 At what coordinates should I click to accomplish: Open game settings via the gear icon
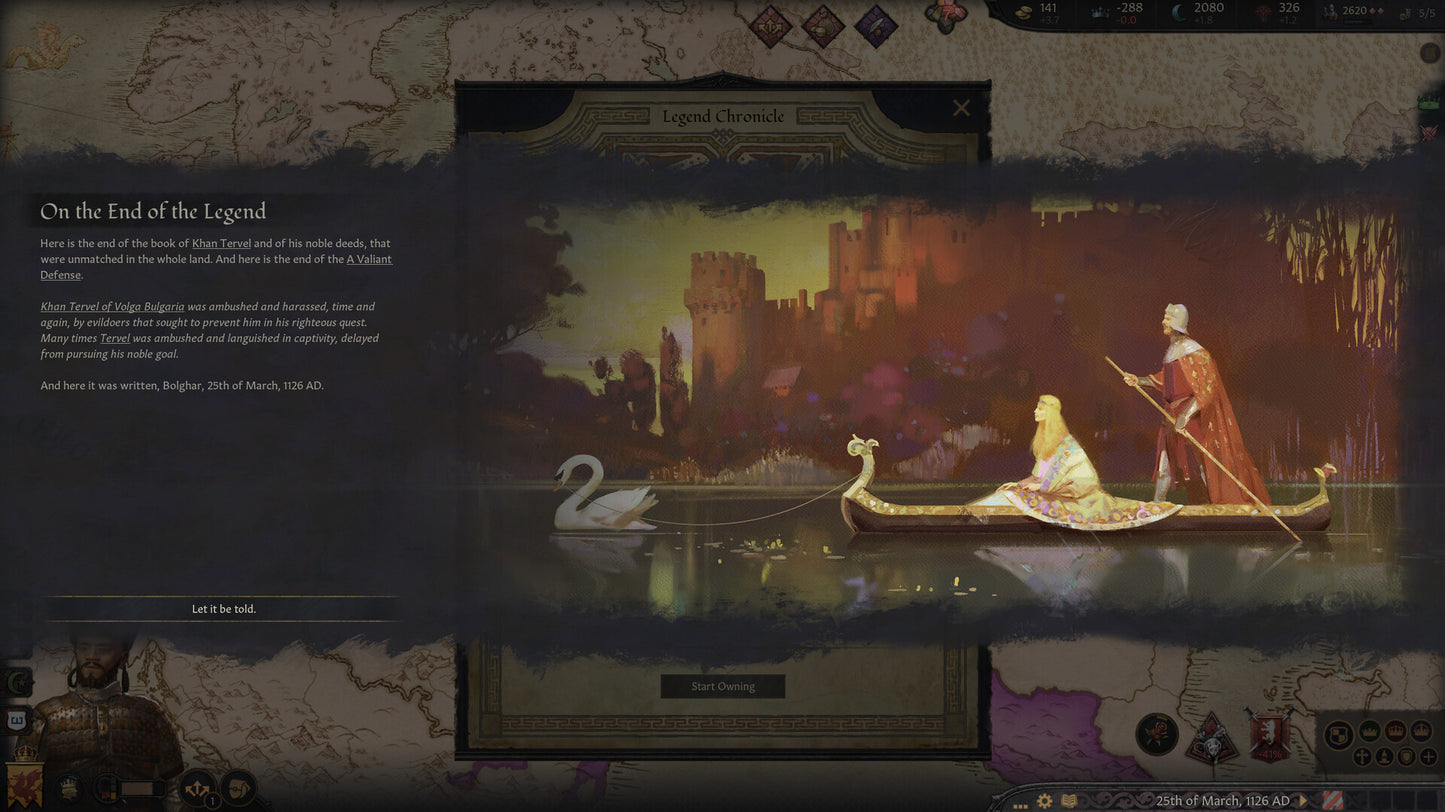1045,801
